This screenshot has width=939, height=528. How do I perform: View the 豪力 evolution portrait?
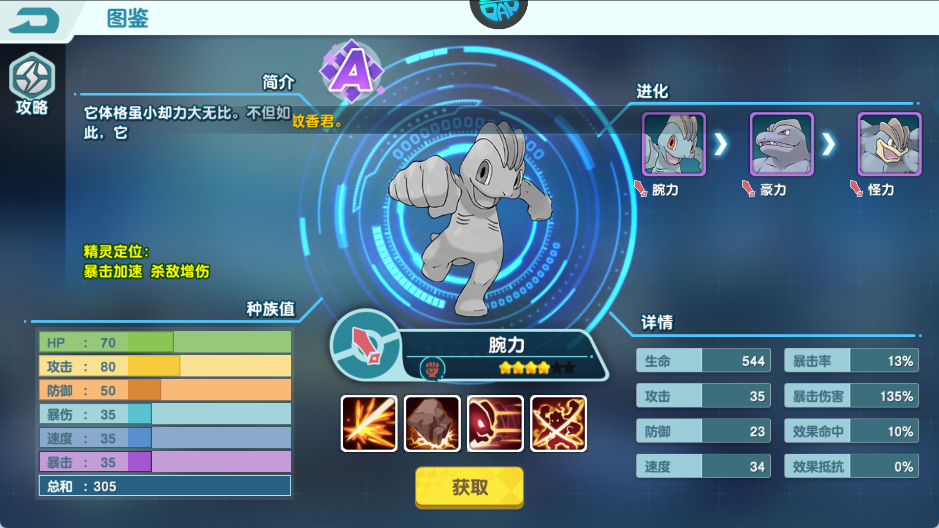click(x=782, y=144)
